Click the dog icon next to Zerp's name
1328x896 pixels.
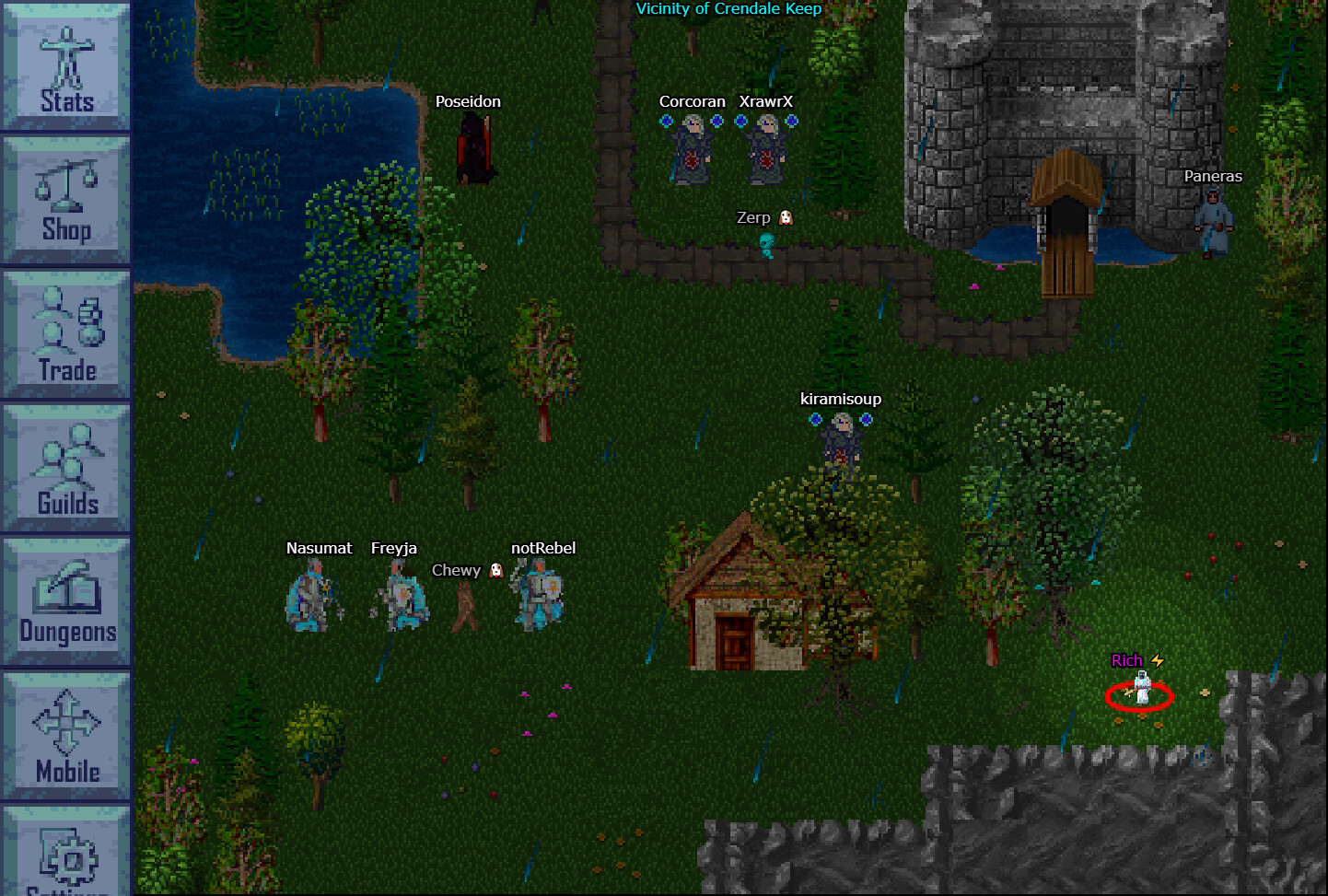783,217
